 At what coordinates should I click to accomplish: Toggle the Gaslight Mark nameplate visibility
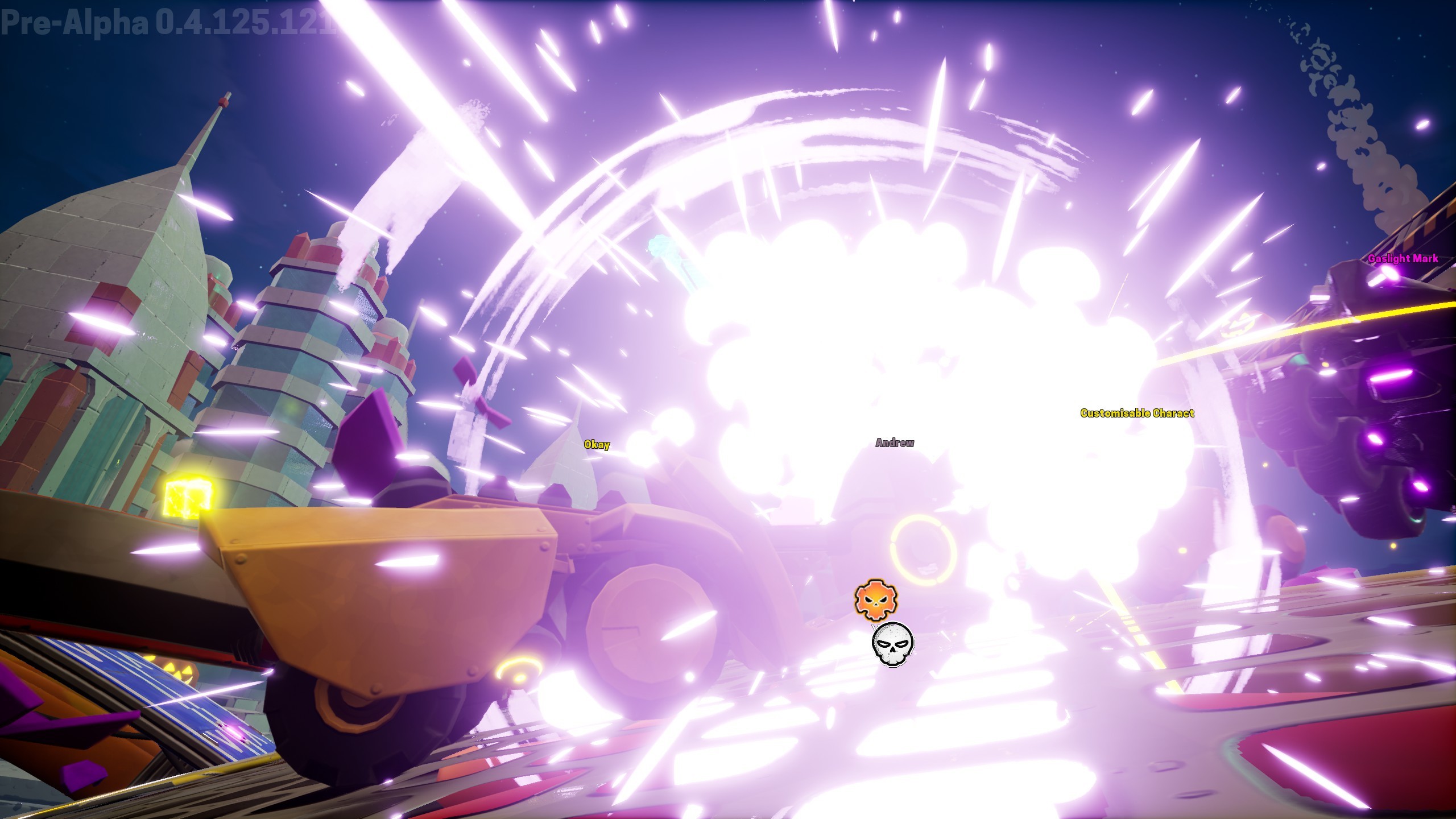point(1404,258)
